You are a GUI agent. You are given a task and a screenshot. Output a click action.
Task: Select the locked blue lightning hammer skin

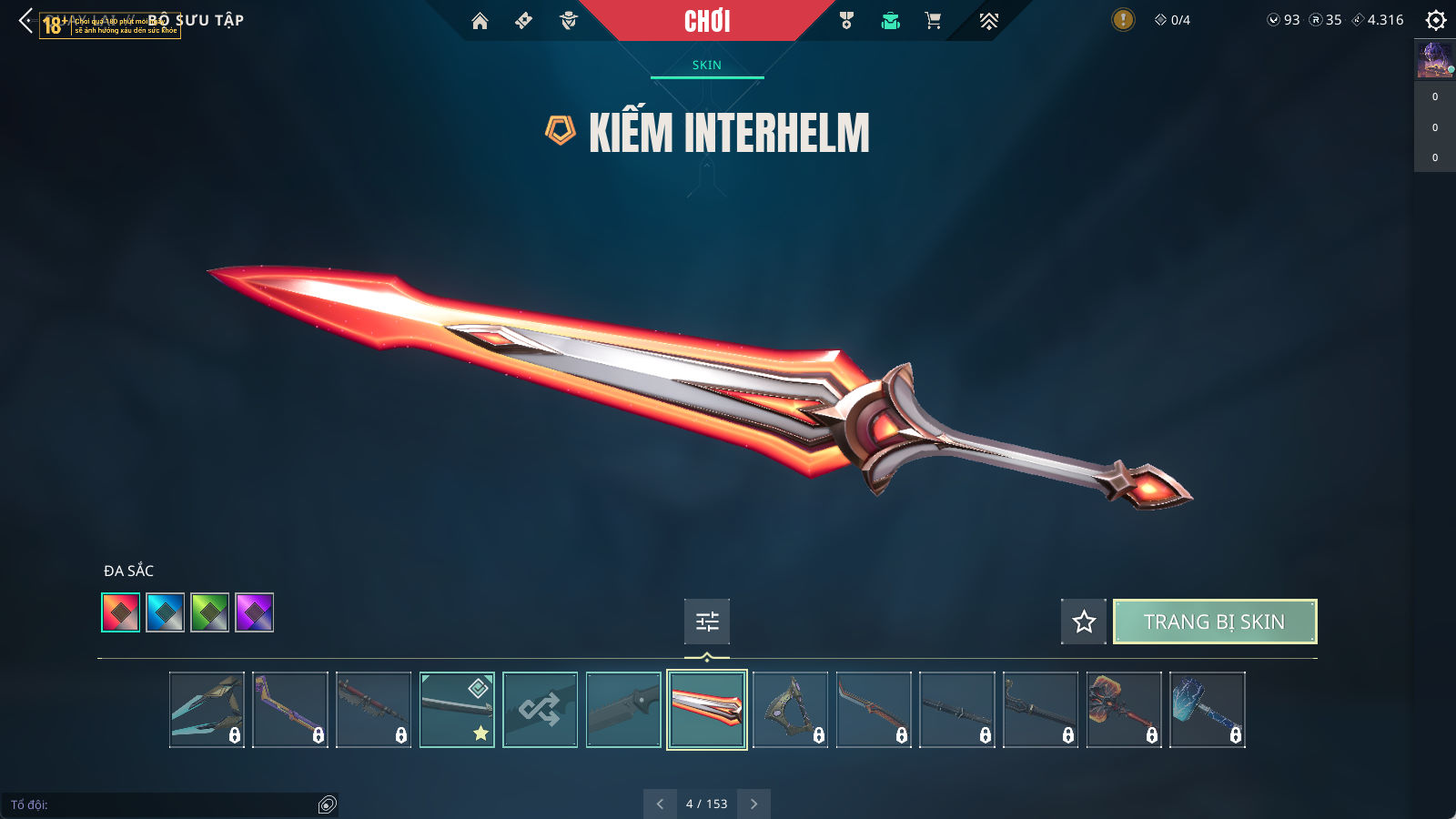pyautogui.click(x=1207, y=710)
